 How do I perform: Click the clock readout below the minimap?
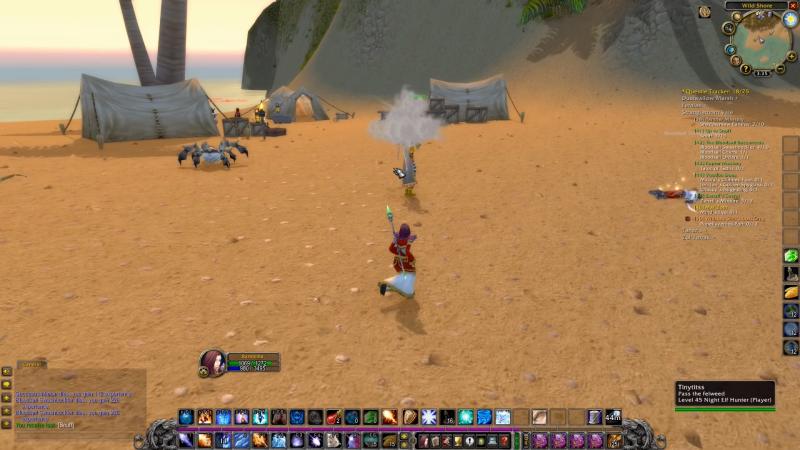click(762, 72)
